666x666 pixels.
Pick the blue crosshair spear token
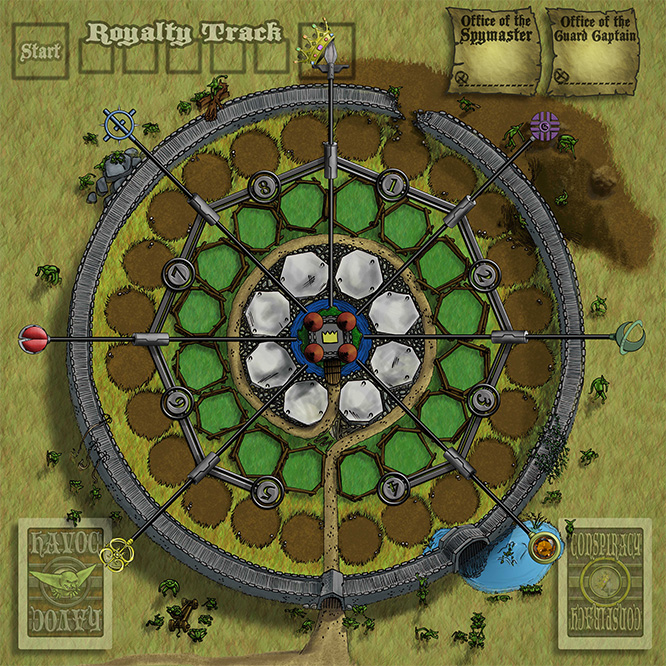pos(119,125)
